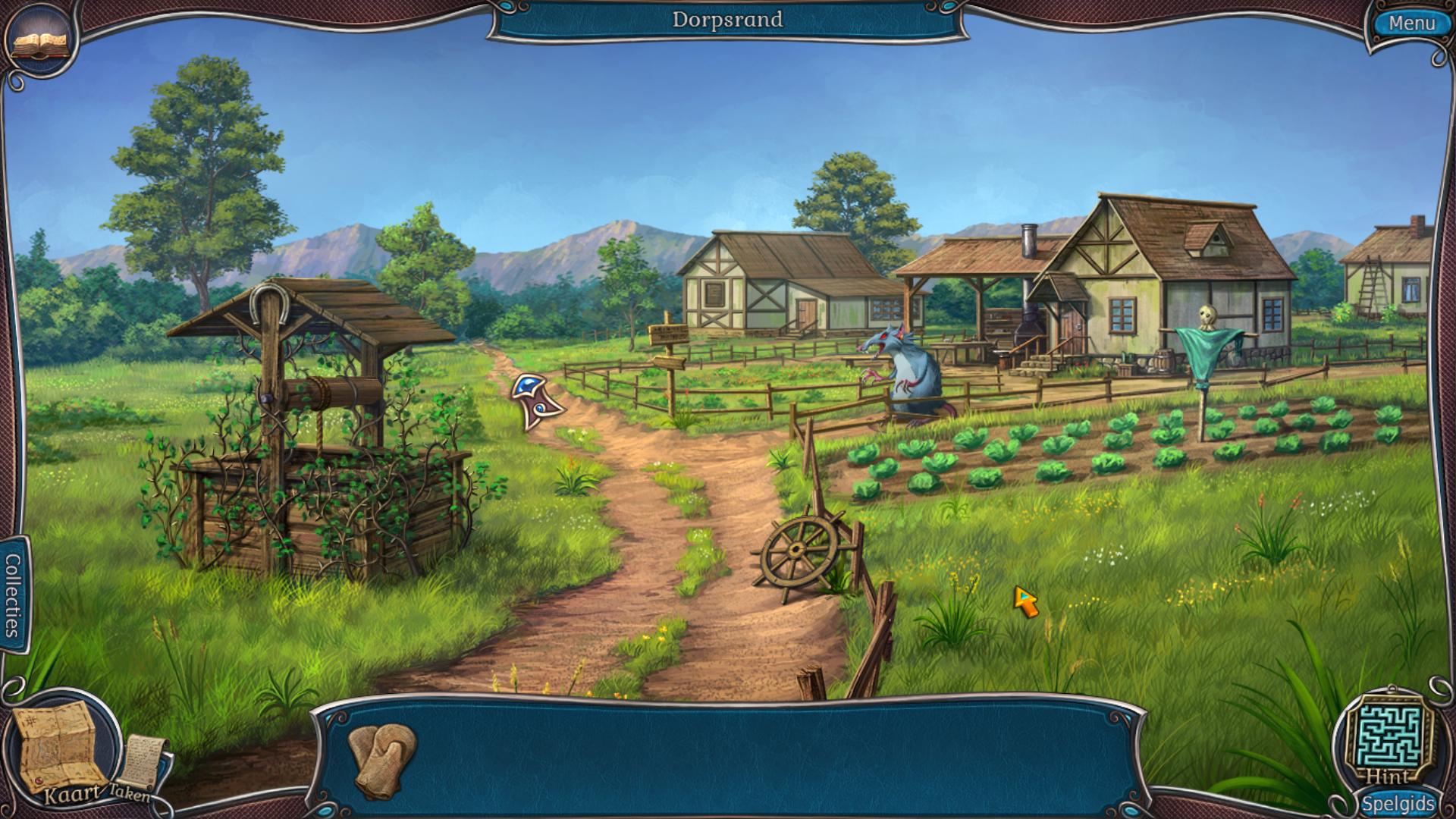
Task: Open the Spelgids strategy guide
Action: point(1398,804)
